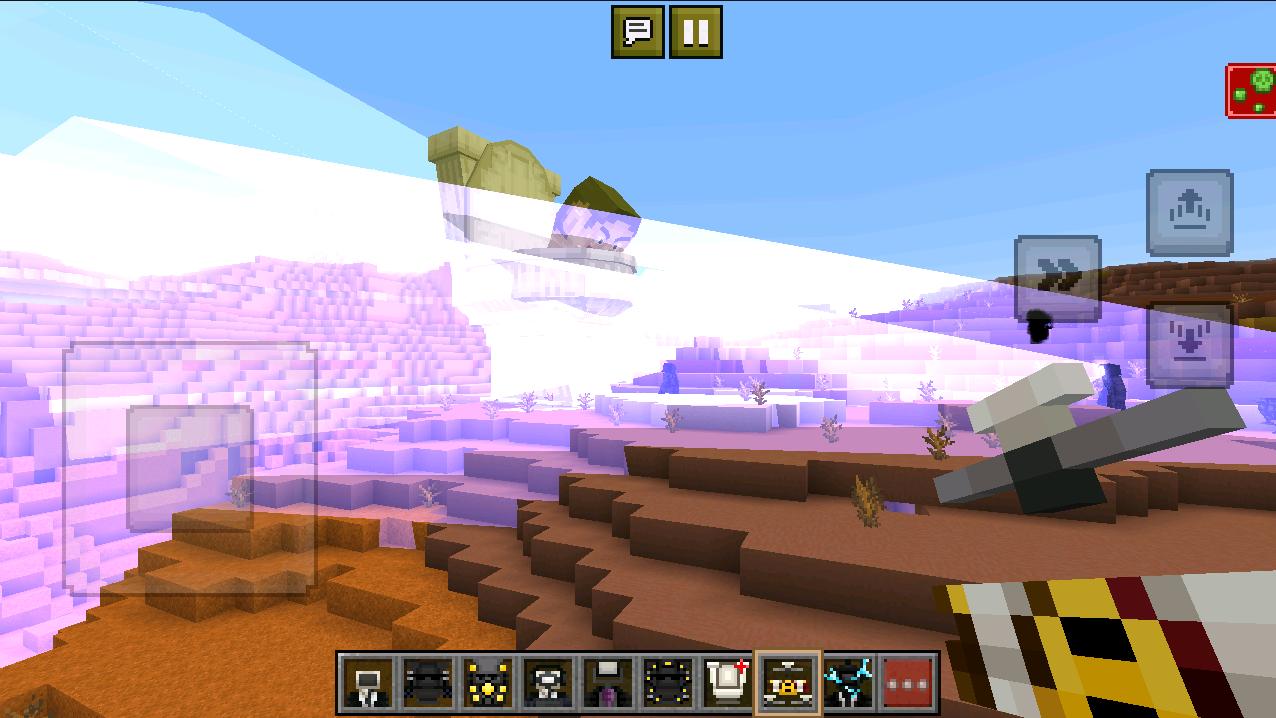Viewport: 1276px width, 718px height.
Task: Choose the toilet with red plus slot
Action: tap(727, 683)
